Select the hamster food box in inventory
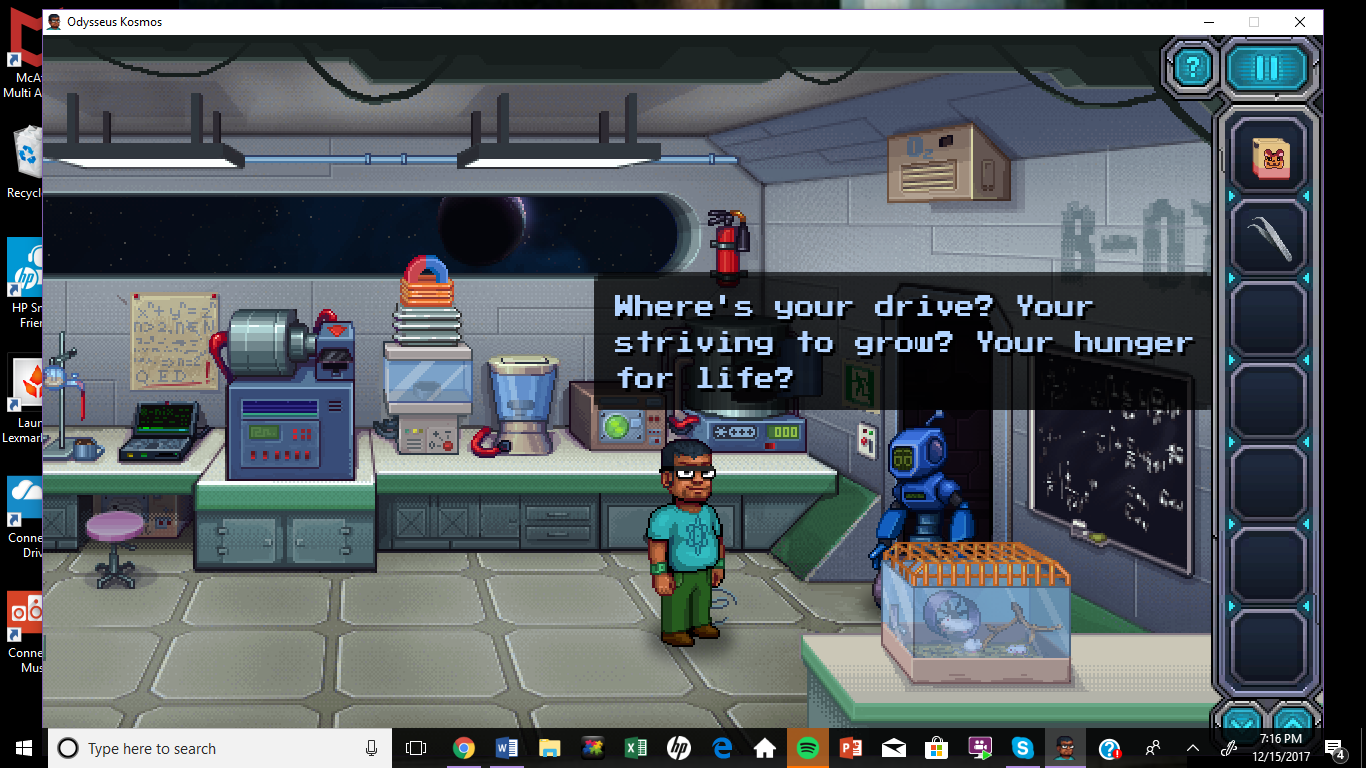 click(x=1269, y=157)
